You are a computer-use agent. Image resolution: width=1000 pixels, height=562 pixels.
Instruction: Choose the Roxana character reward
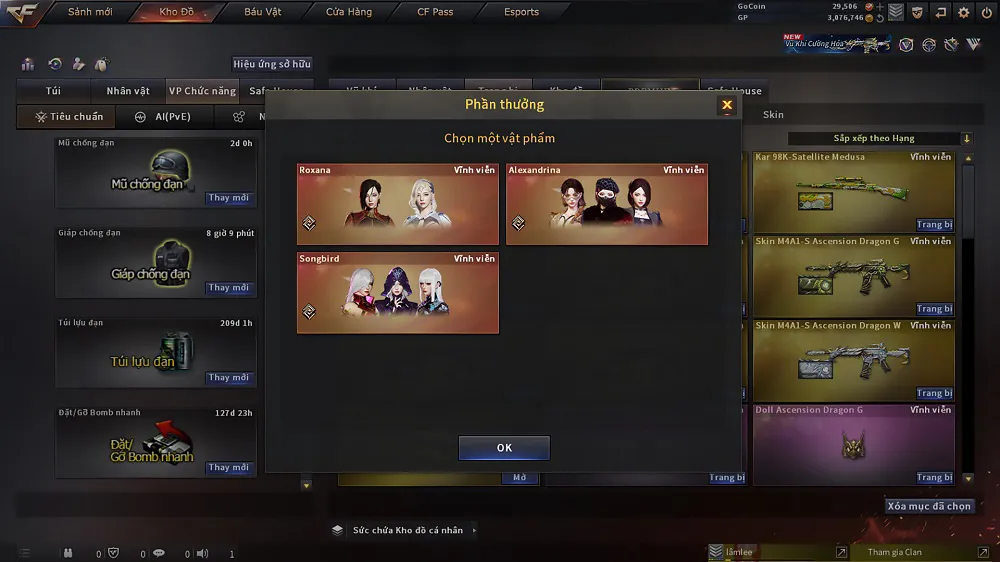pyautogui.click(x=398, y=204)
